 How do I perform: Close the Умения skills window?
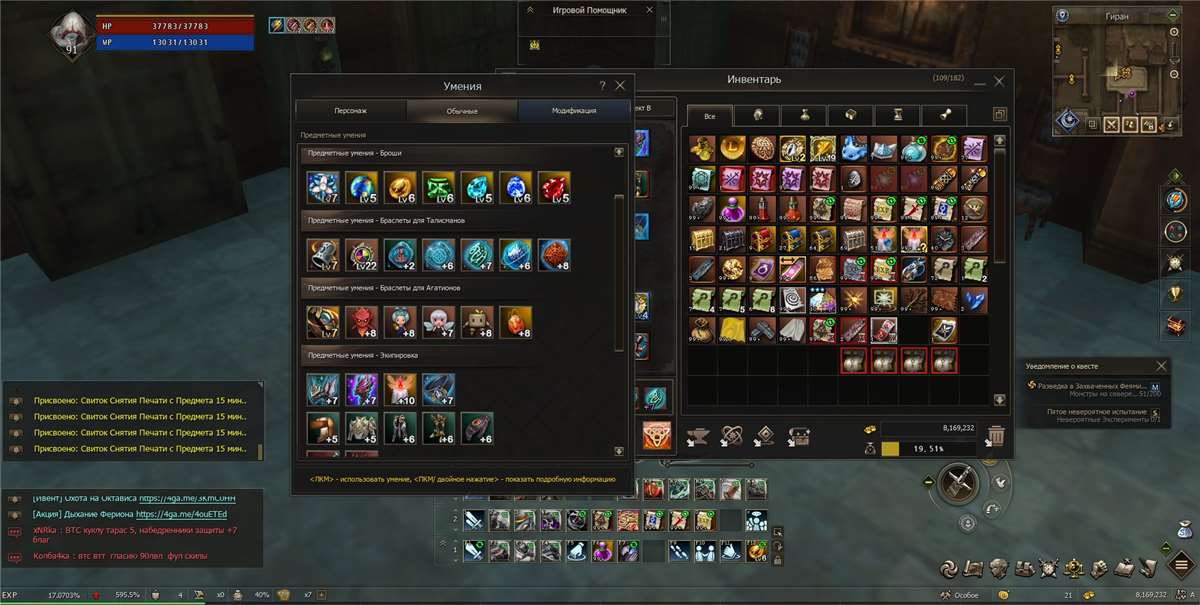click(x=620, y=86)
